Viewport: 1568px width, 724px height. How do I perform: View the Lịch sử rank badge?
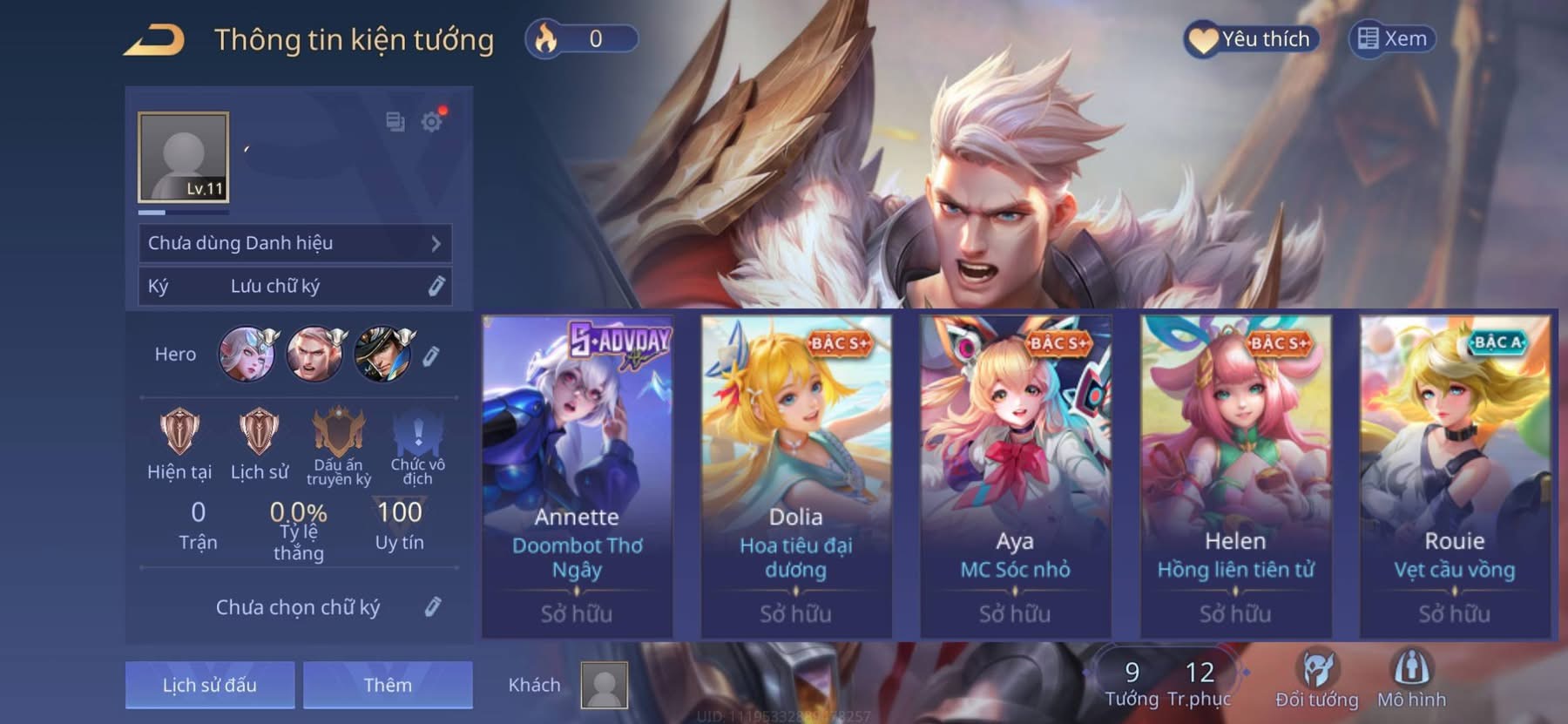[x=259, y=432]
